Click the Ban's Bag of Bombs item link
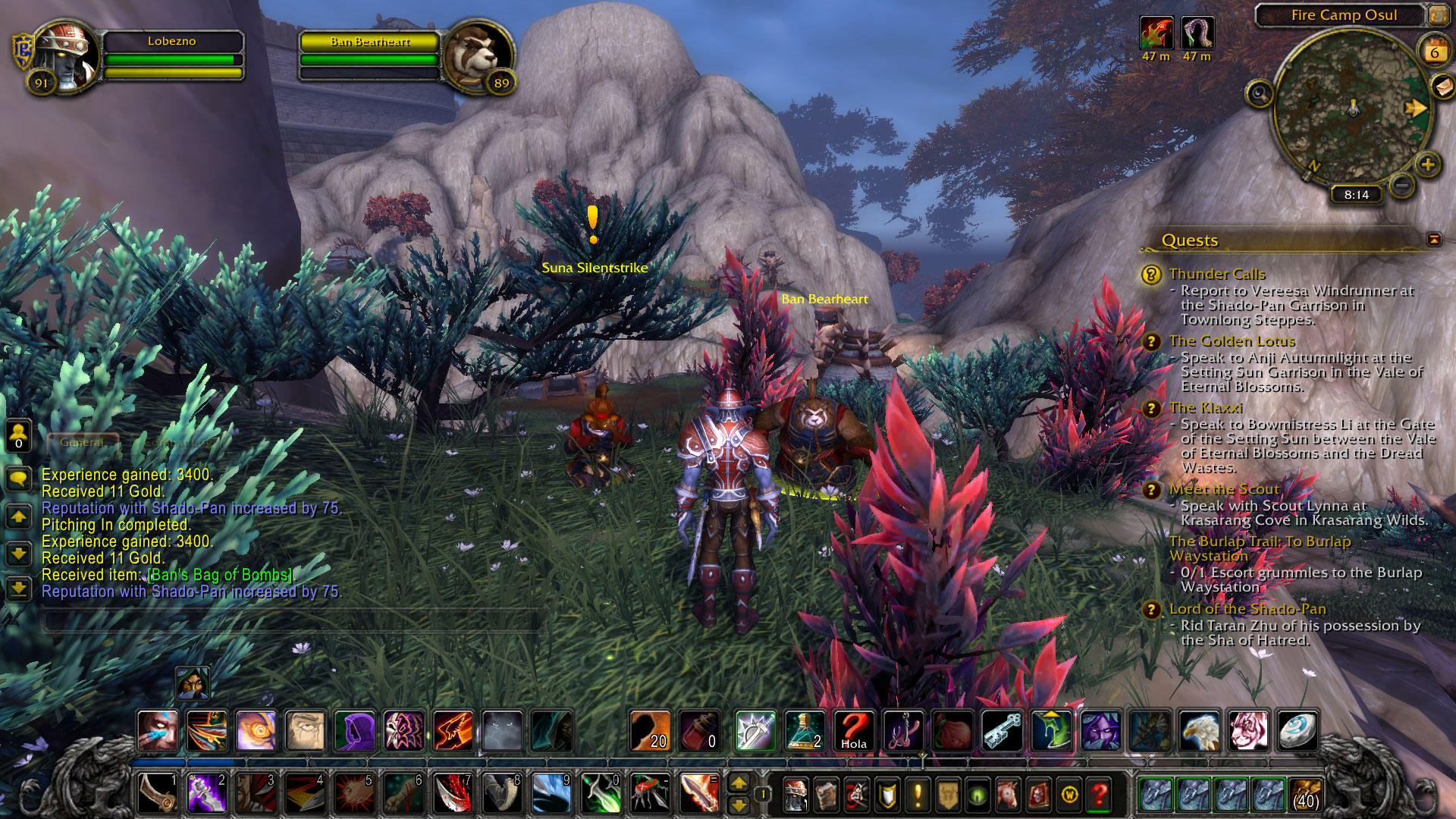 point(220,575)
